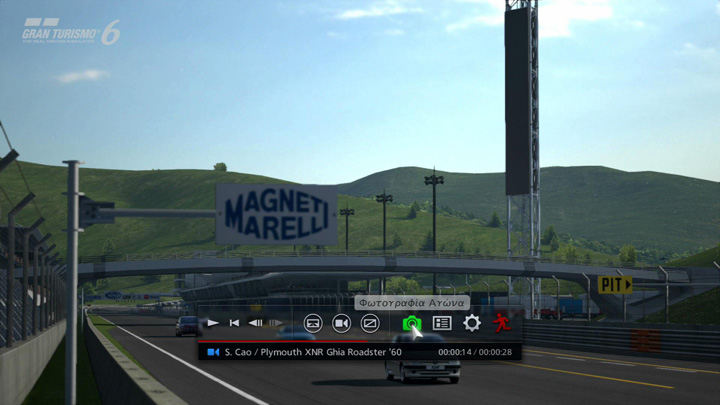Step the replay back one frame

pos(256,323)
